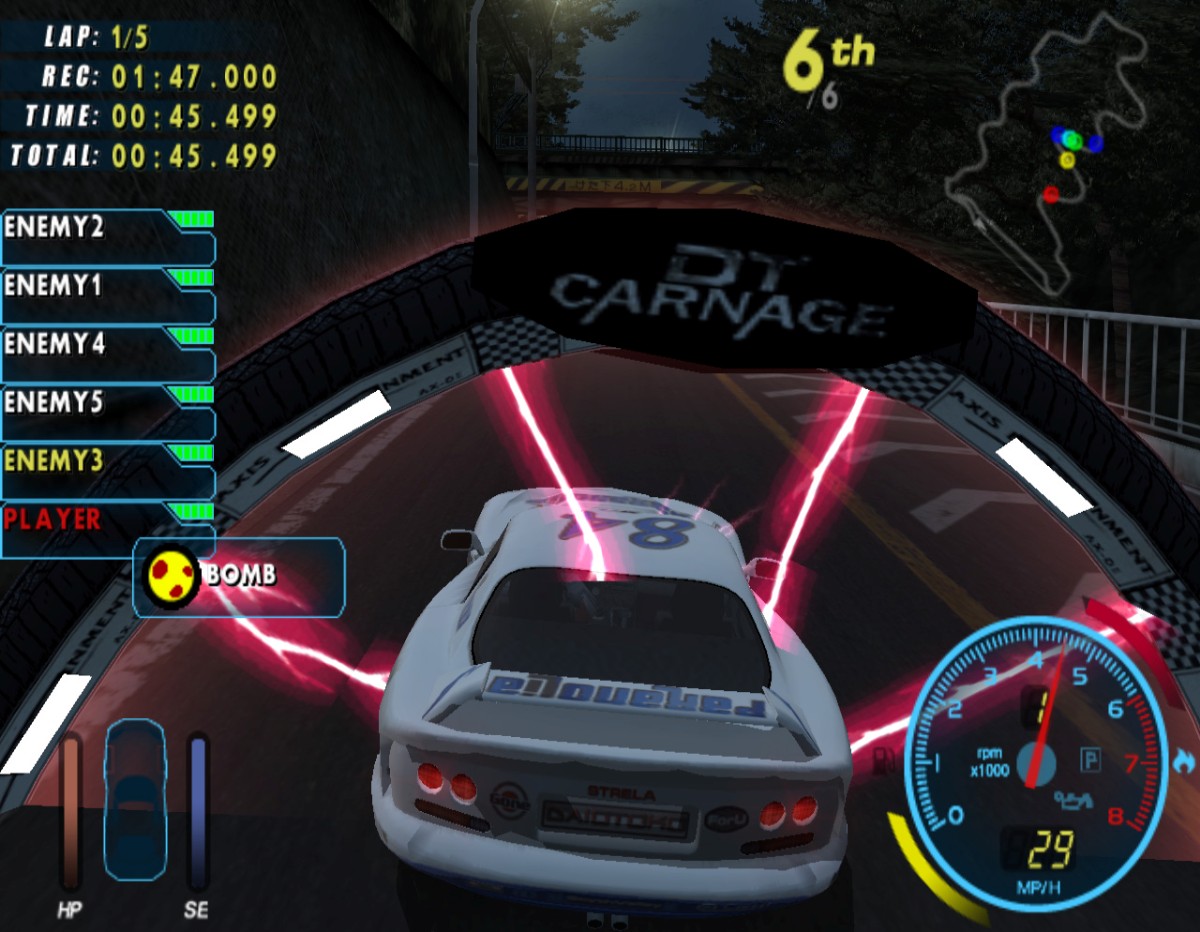Image resolution: width=1200 pixels, height=932 pixels.
Task: Click the red player marker on minimap
Action: coord(1050,194)
